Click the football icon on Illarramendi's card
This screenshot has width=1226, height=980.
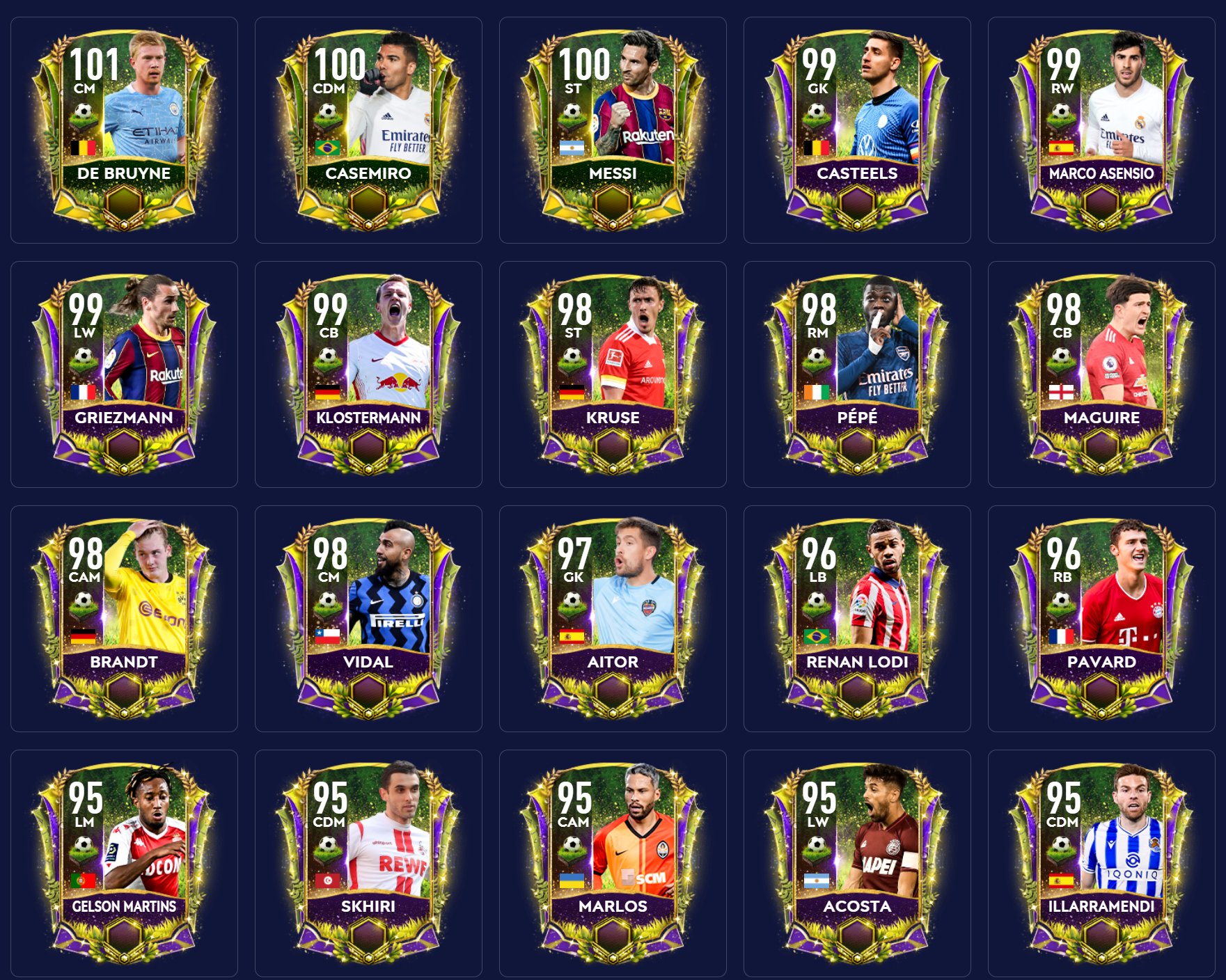(1063, 843)
